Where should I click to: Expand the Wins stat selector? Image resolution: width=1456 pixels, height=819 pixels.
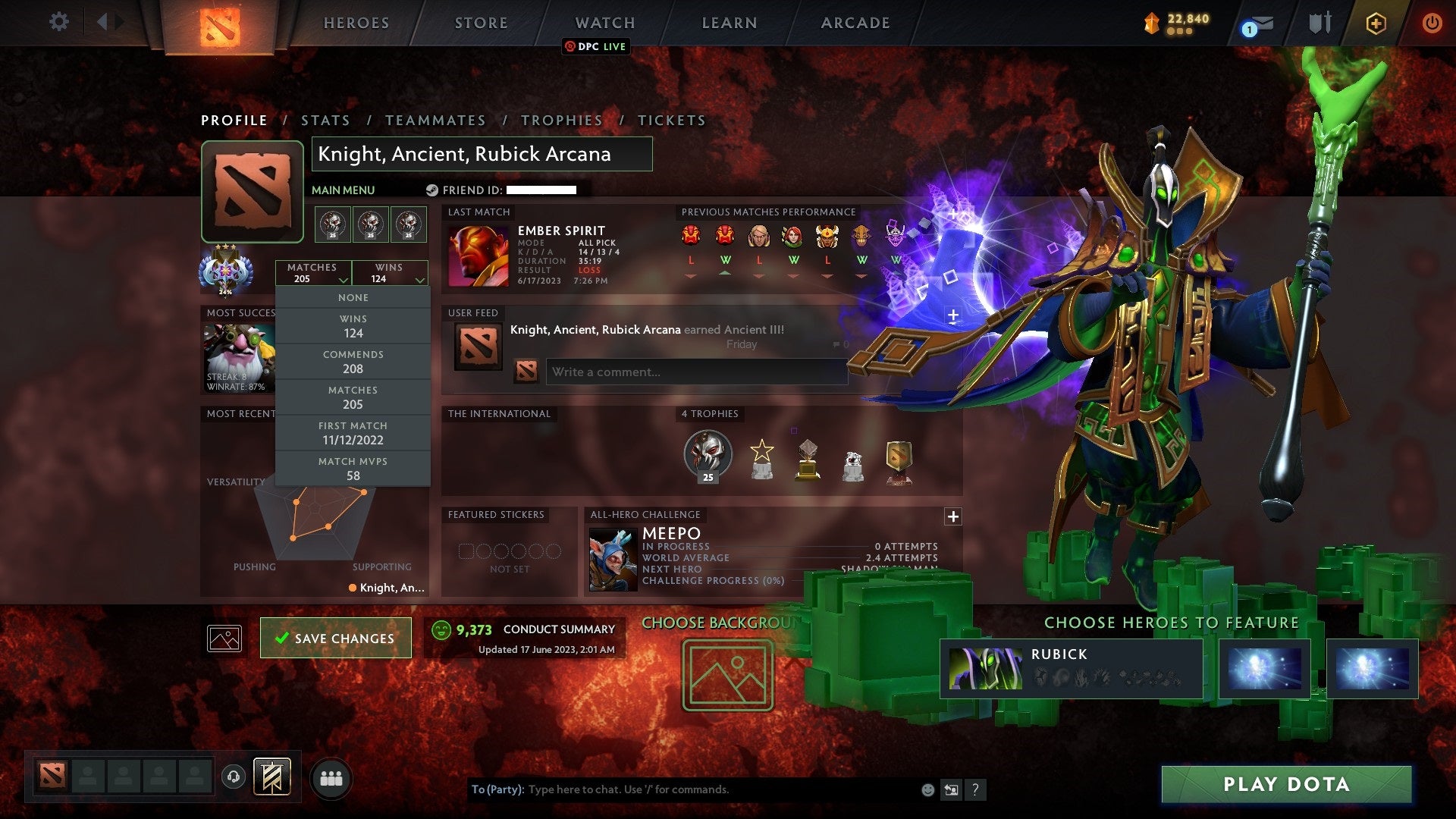pos(390,273)
